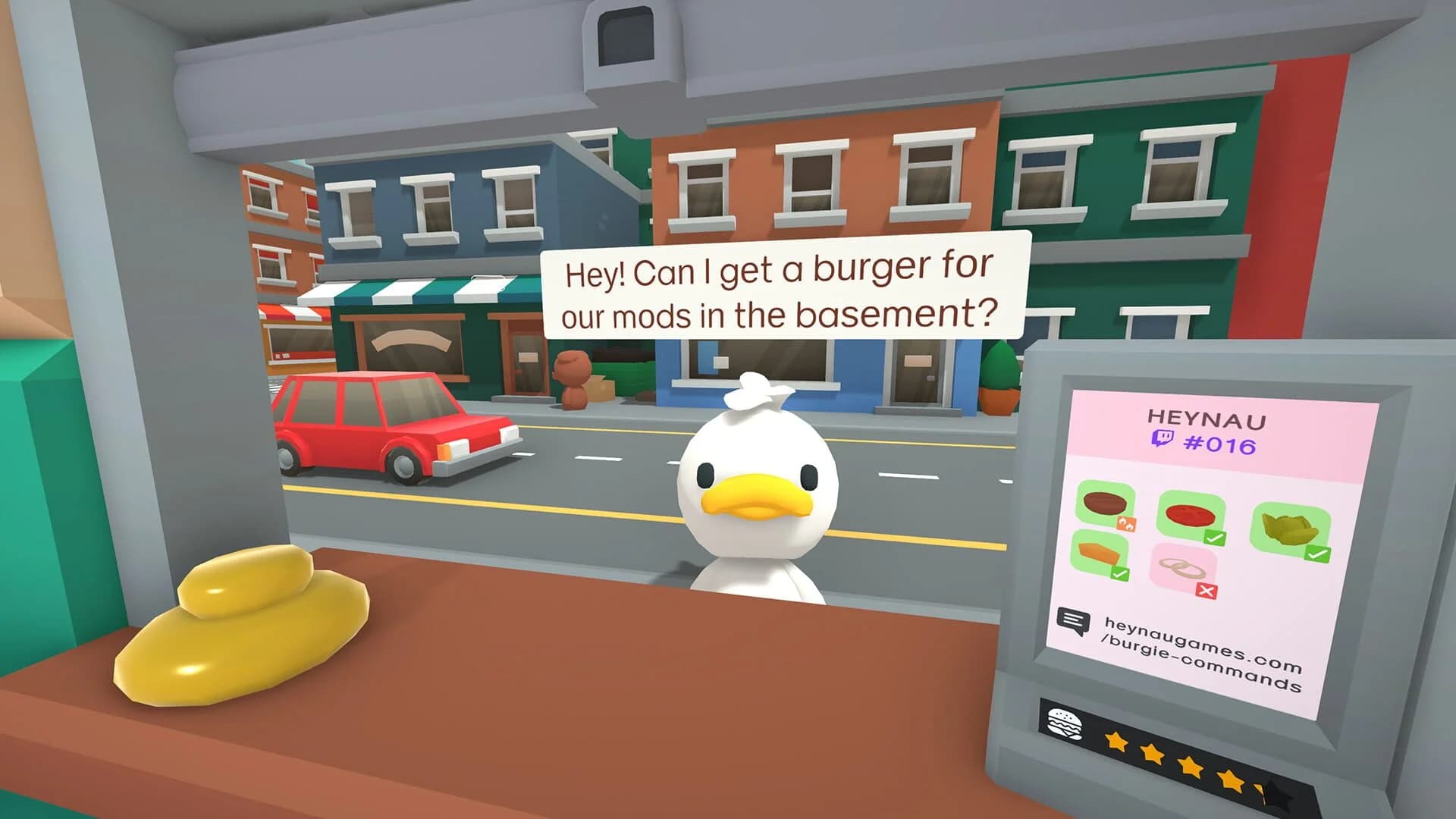Select the grilled patty ingredient icon

tap(1103, 504)
